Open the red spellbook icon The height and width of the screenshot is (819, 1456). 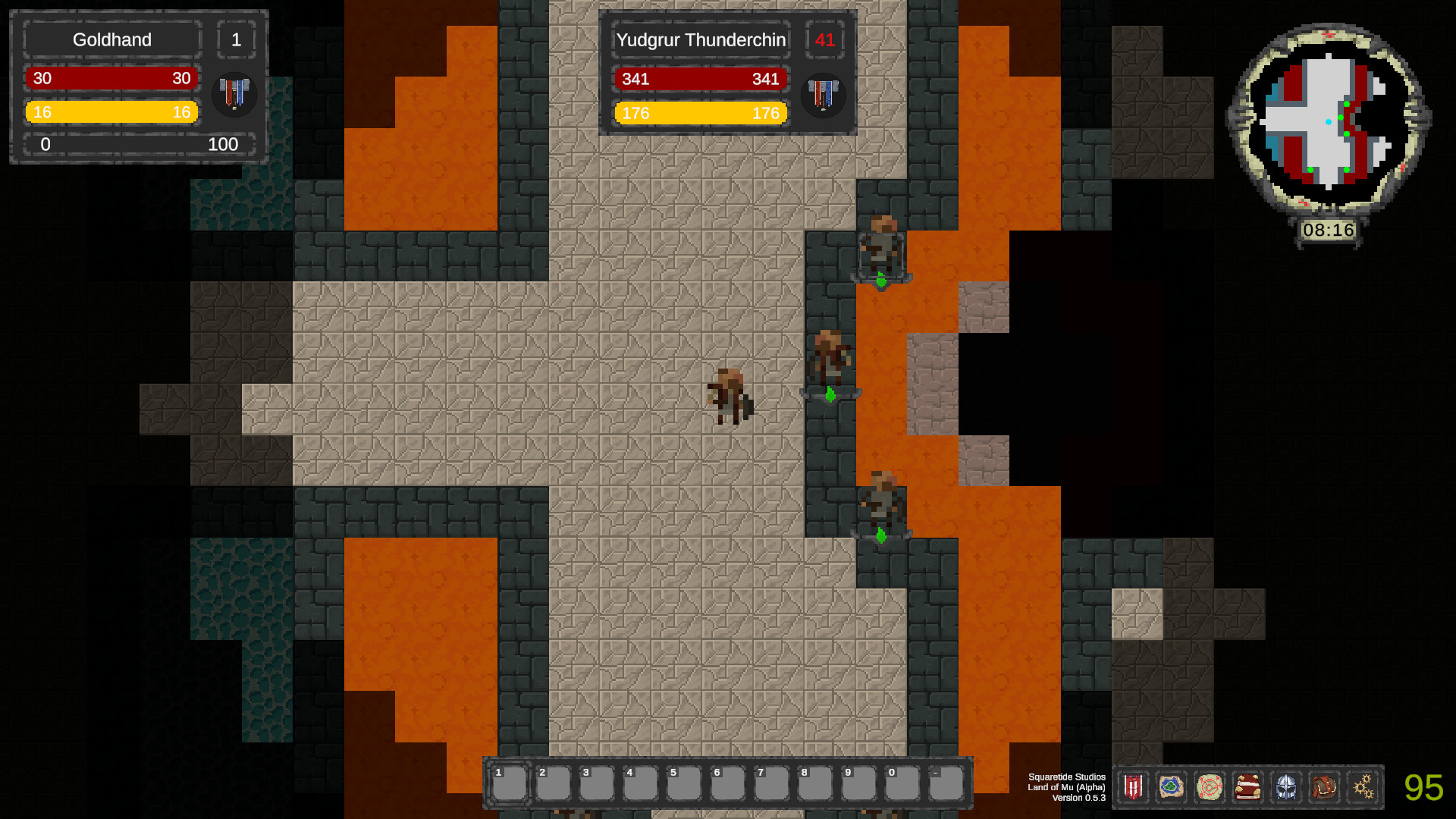(1247, 786)
